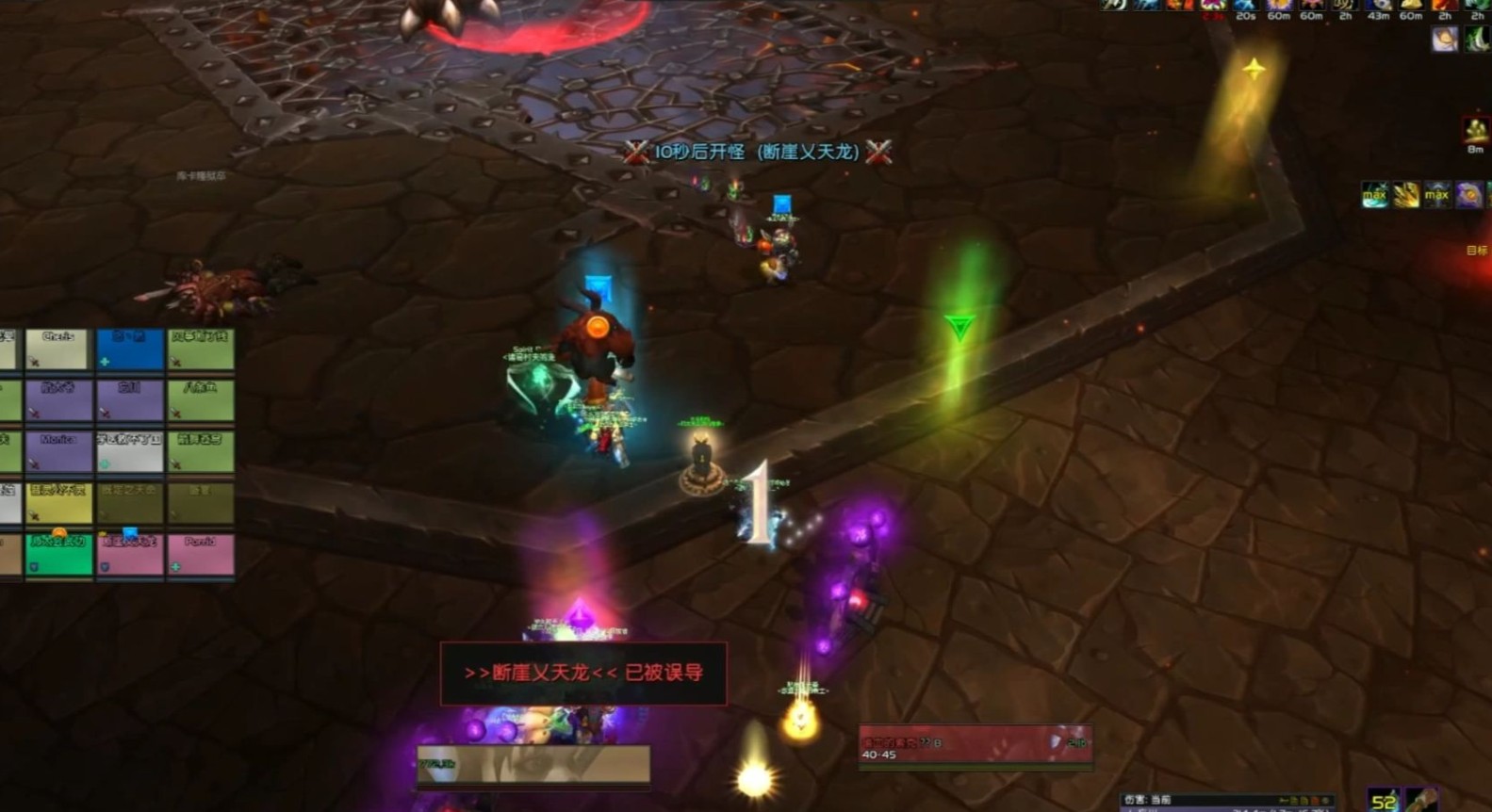Click the buff icon showing 43m remaining
1492x812 pixels.
[1378, 8]
